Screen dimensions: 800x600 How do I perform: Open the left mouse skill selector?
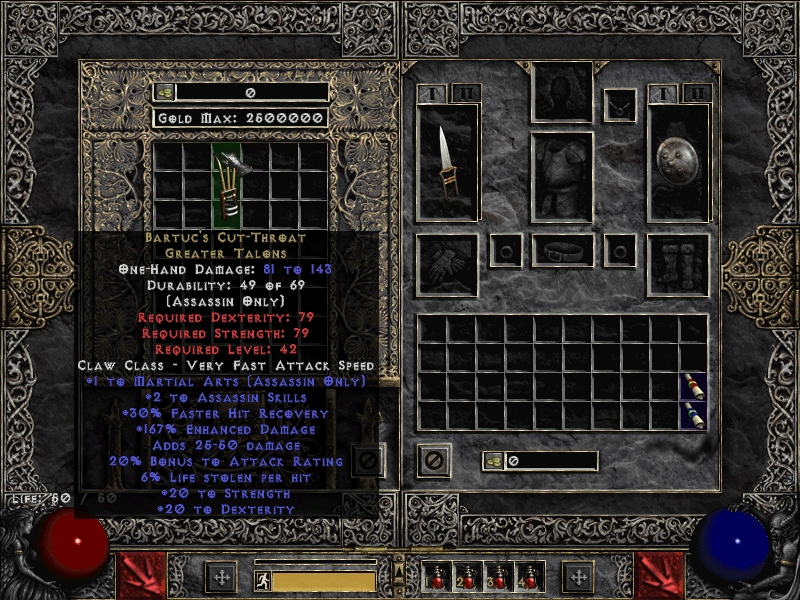coord(141,575)
